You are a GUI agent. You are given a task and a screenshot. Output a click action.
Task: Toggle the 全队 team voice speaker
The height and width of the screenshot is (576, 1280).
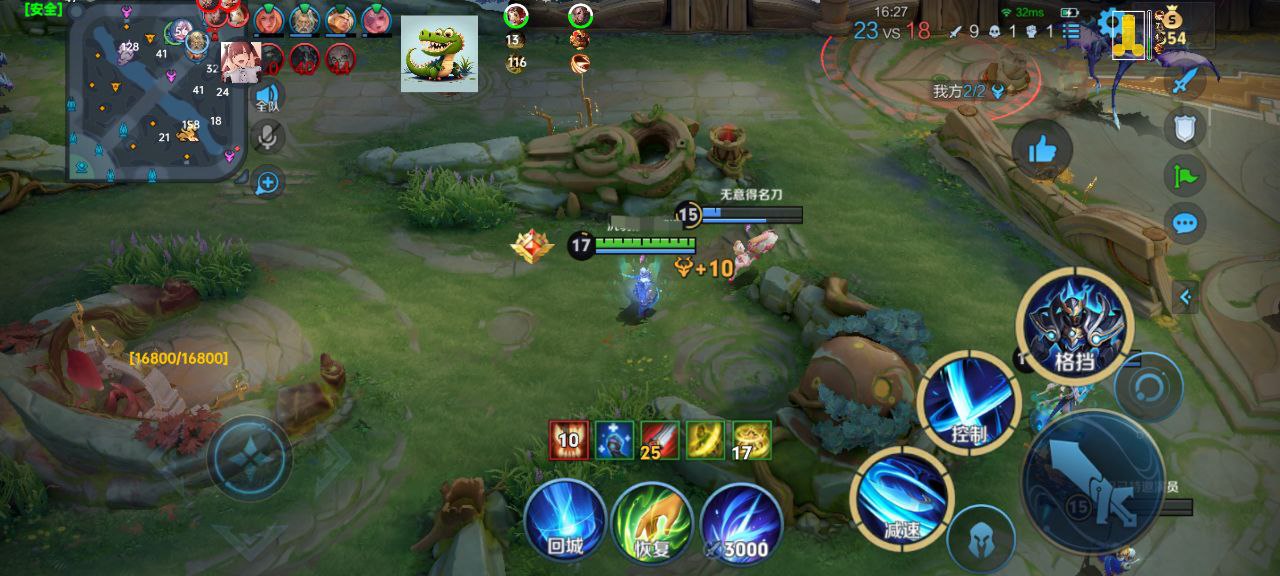(267, 96)
